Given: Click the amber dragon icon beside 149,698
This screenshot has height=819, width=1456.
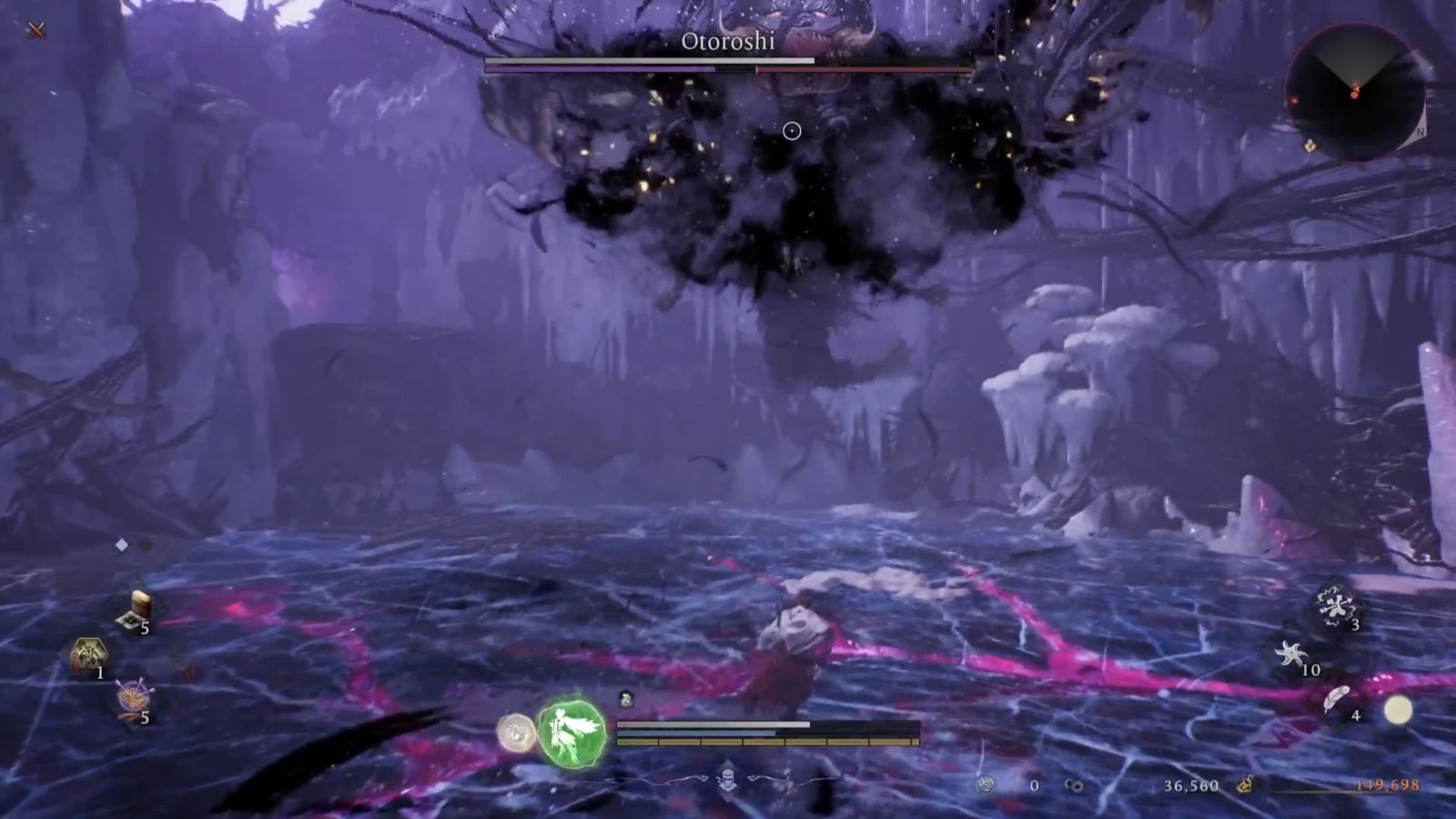Looking at the screenshot, I should click(x=1247, y=784).
